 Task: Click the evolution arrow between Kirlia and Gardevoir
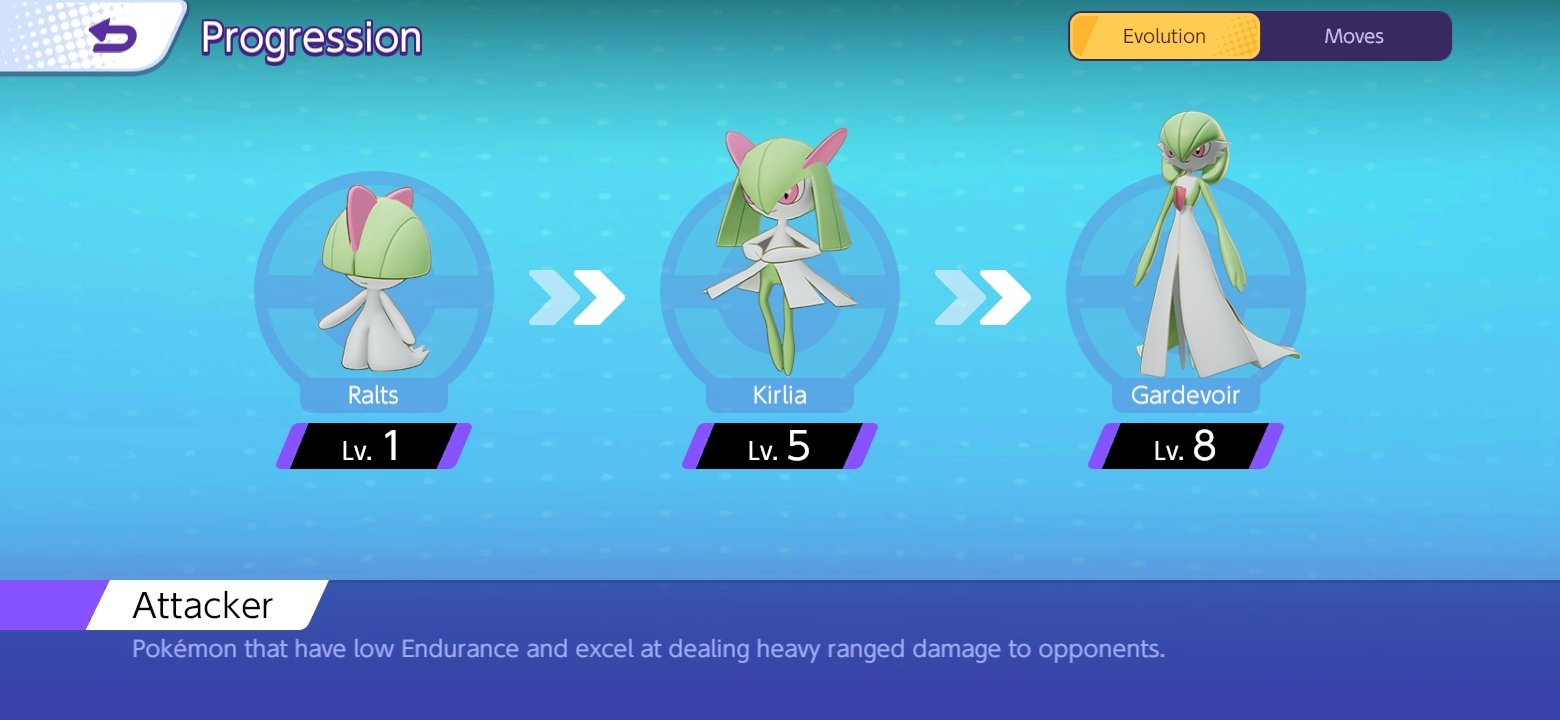coord(984,296)
